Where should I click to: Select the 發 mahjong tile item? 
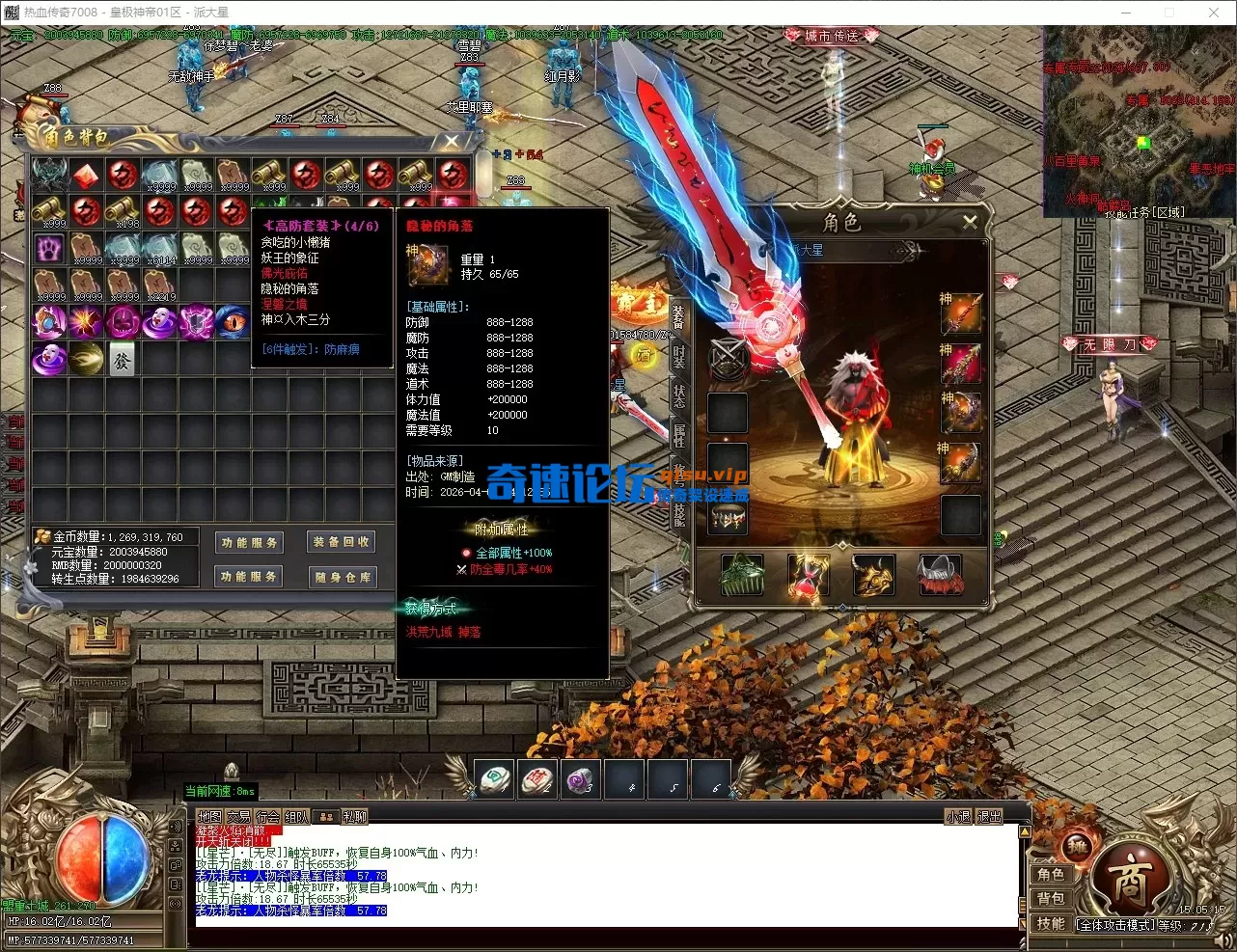coord(123,358)
